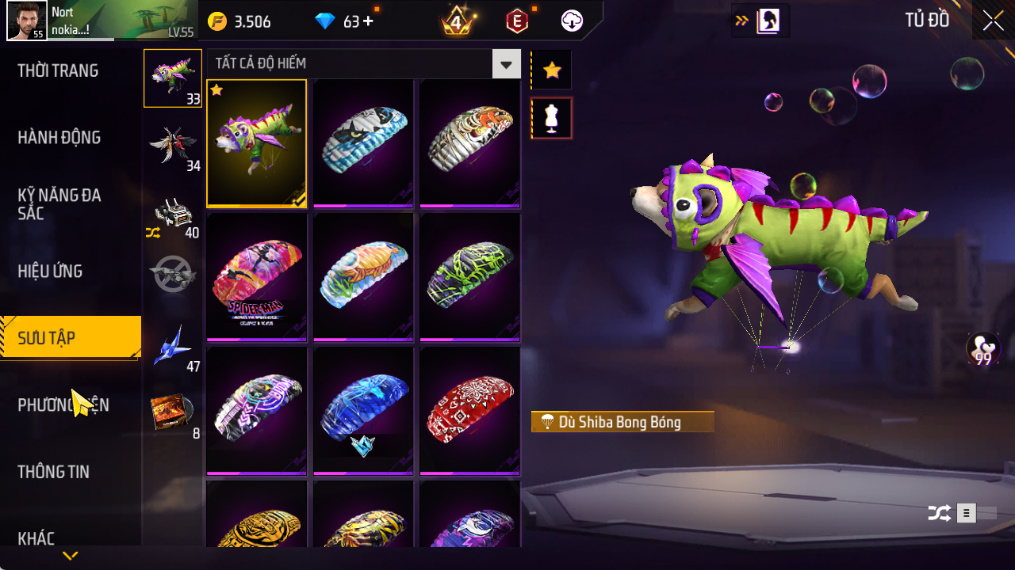This screenshot has width=1015, height=570.
Task: Open the player profile avatar
Action: [x=25, y=20]
